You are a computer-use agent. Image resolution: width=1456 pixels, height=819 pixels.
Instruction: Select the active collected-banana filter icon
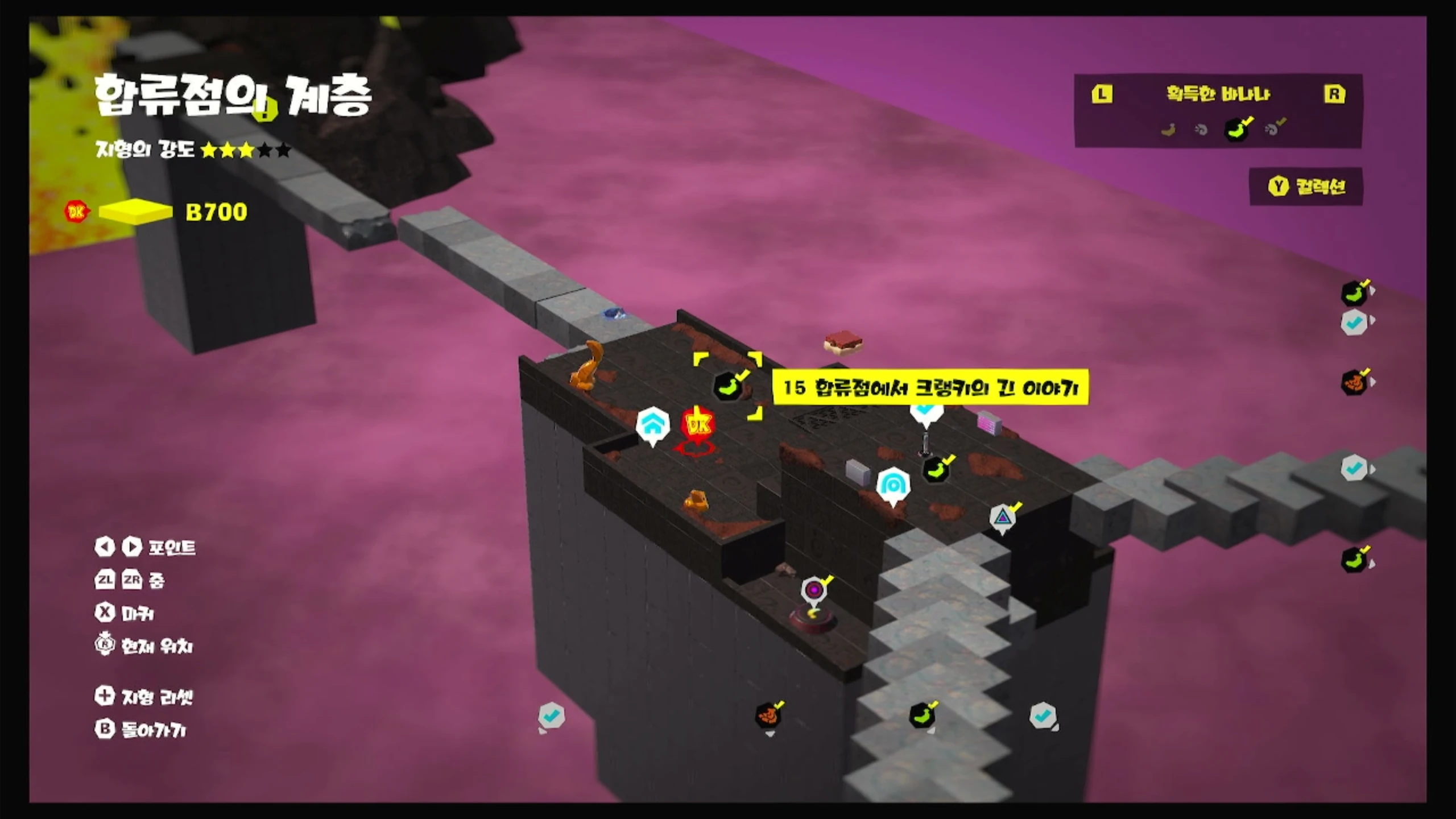[1236, 130]
